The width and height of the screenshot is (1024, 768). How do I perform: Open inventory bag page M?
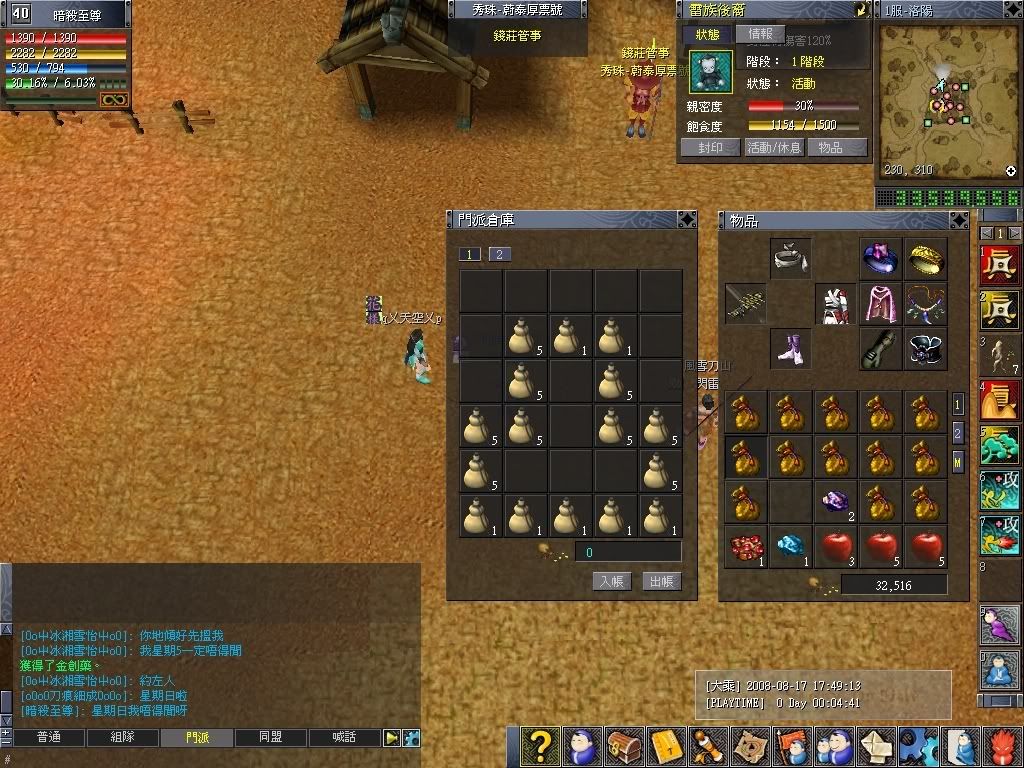click(957, 462)
